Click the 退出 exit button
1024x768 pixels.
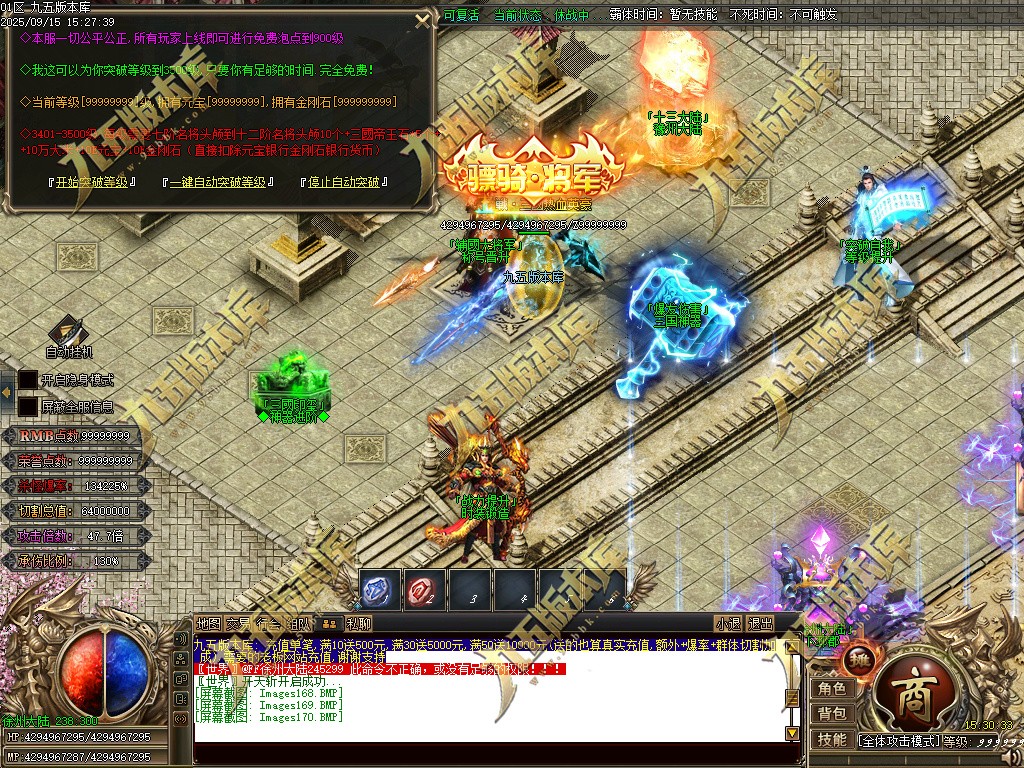point(760,623)
